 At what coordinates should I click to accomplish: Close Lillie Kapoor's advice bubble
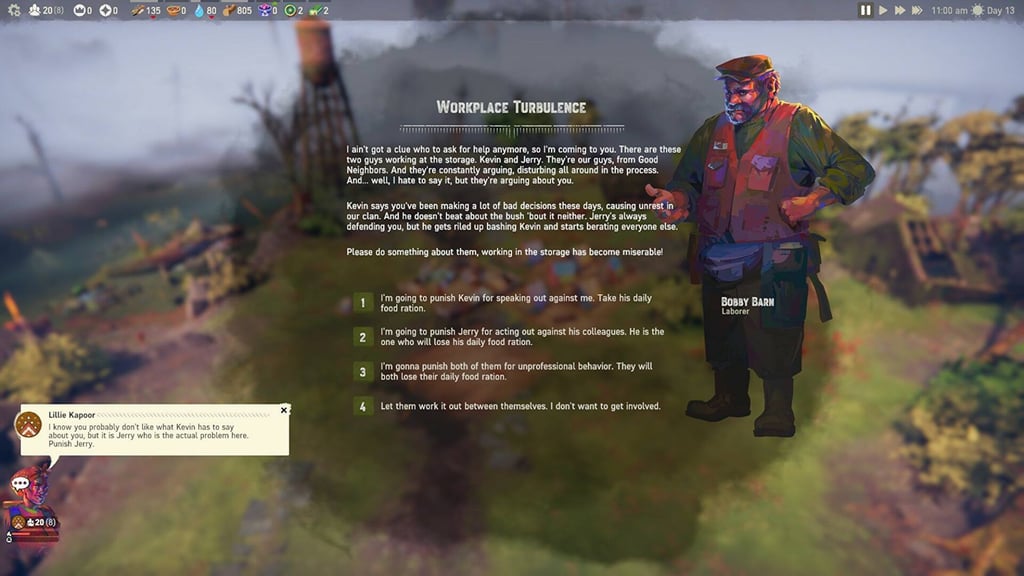click(x=284, y=410)
